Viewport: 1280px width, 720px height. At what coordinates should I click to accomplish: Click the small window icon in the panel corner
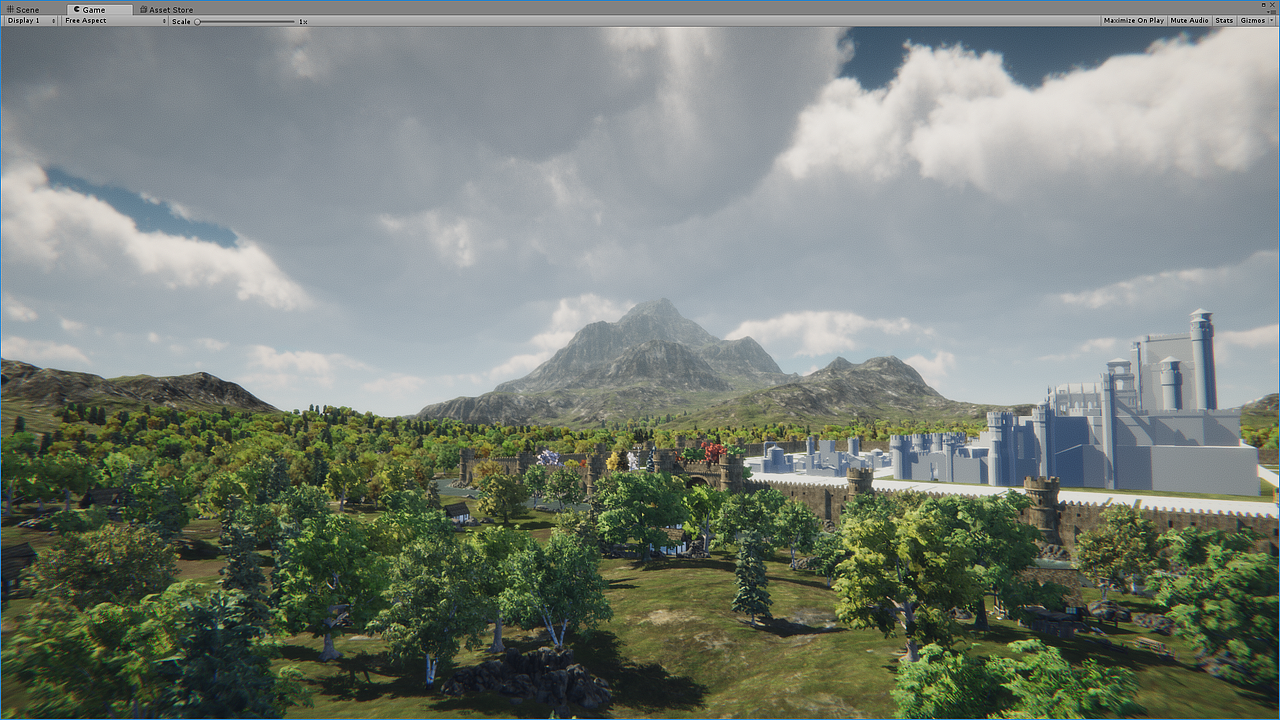click(1263, 4)
